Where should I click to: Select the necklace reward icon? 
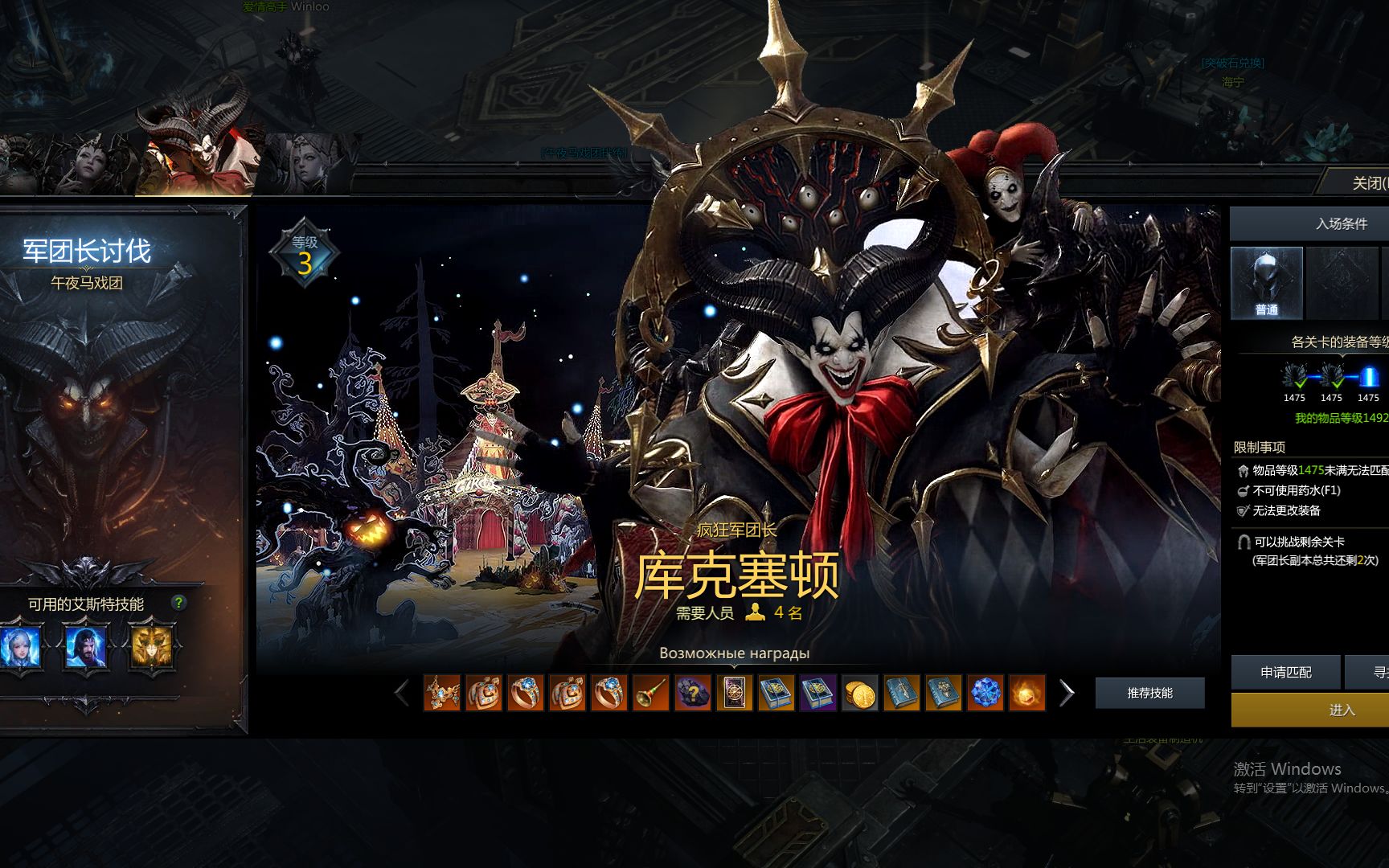pyautogui.click(x=441, y=693)
